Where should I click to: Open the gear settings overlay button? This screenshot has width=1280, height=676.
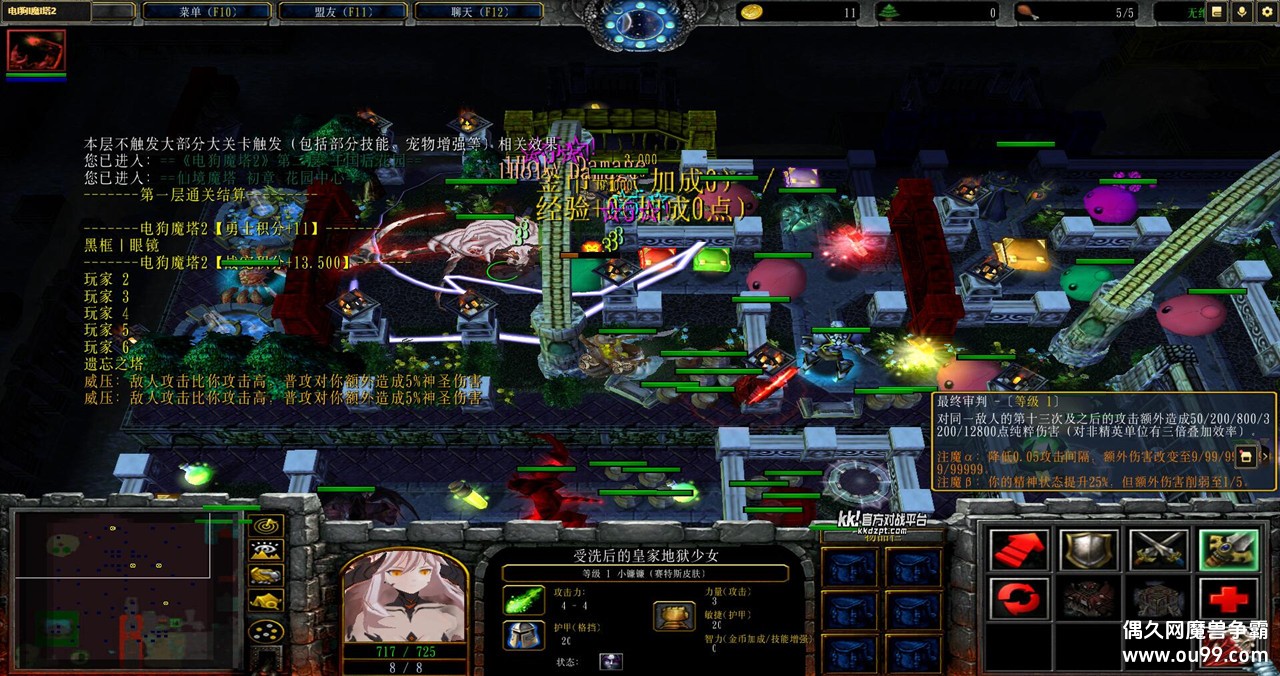(1267, 12)
